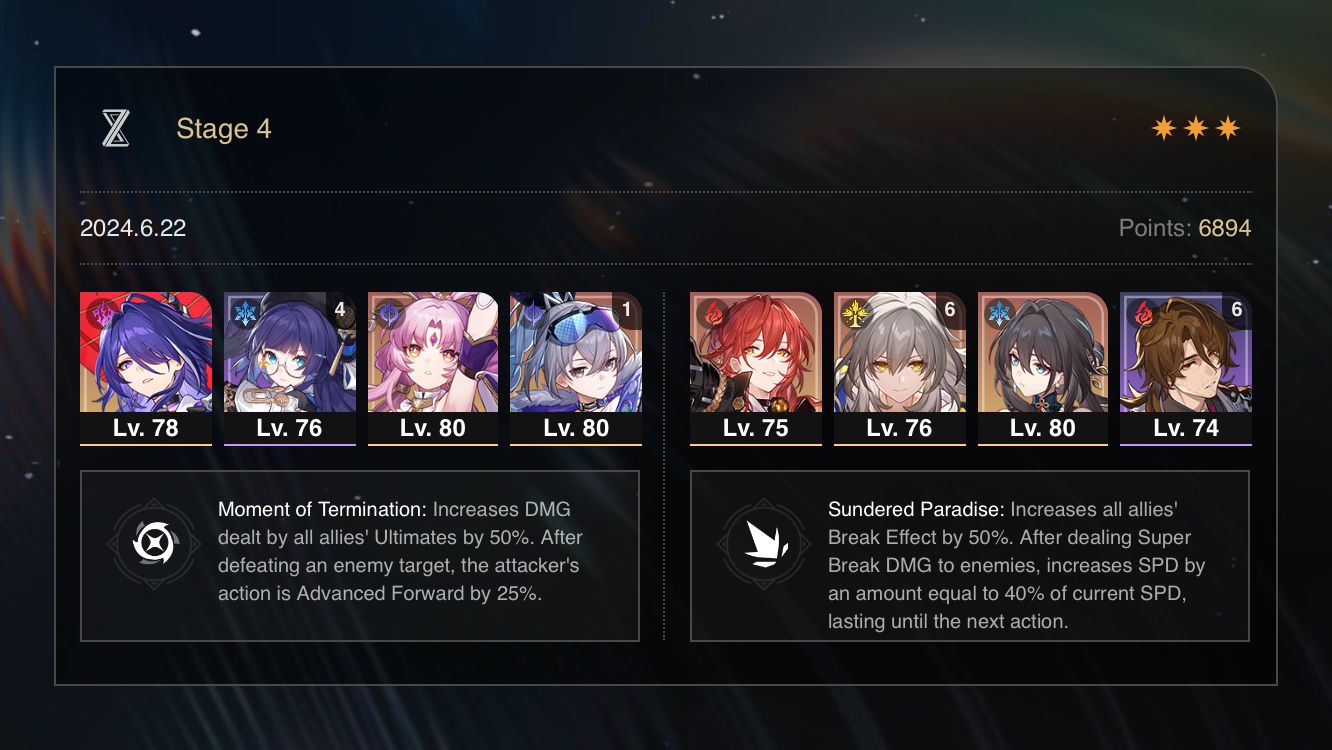Click the Eidolon 1 badge on Silver Wolf's card
The height and width of the screenshot is (750, 1332).
pos(625,310)
